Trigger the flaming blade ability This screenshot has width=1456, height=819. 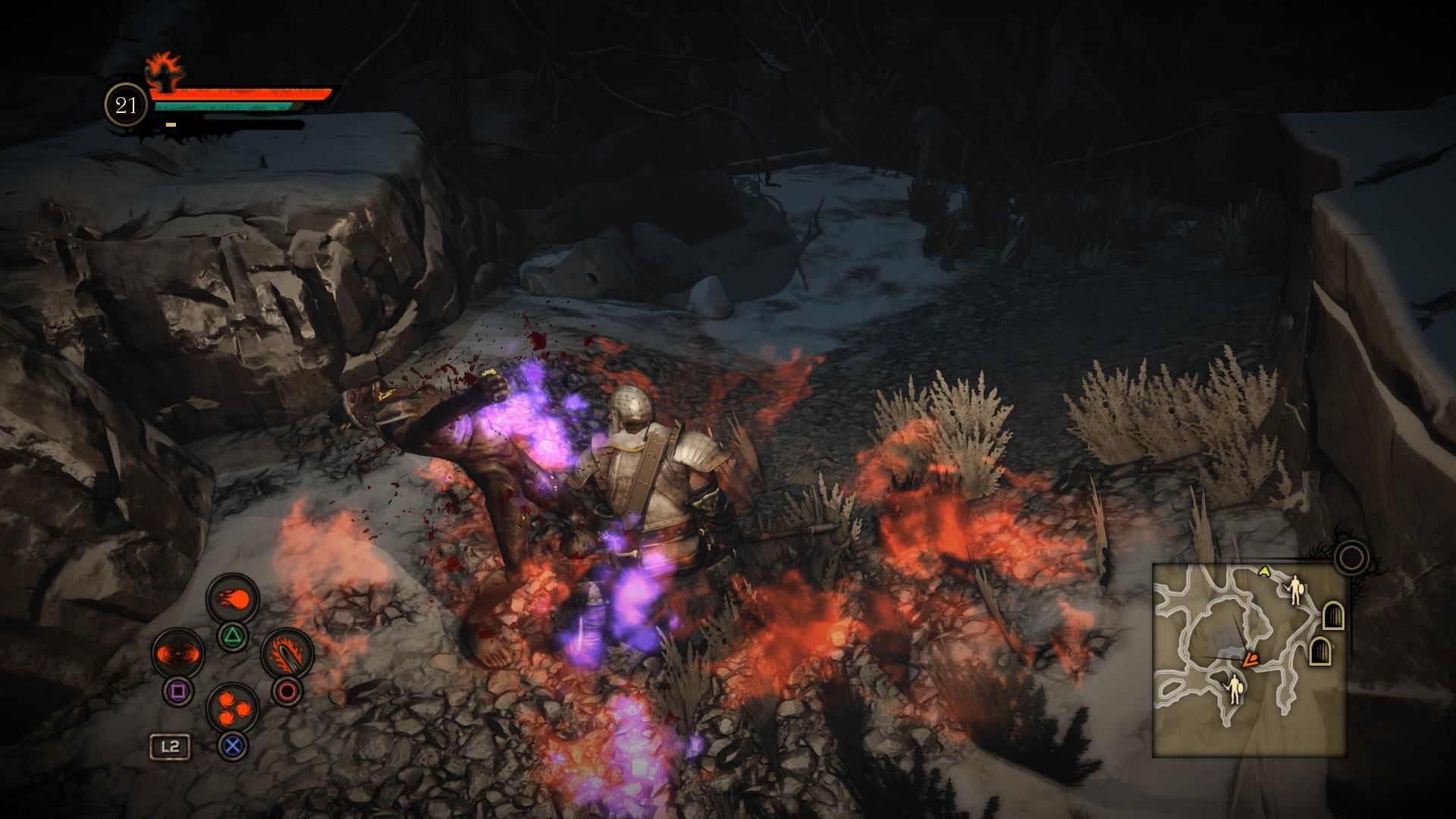(x=287, y=654)
